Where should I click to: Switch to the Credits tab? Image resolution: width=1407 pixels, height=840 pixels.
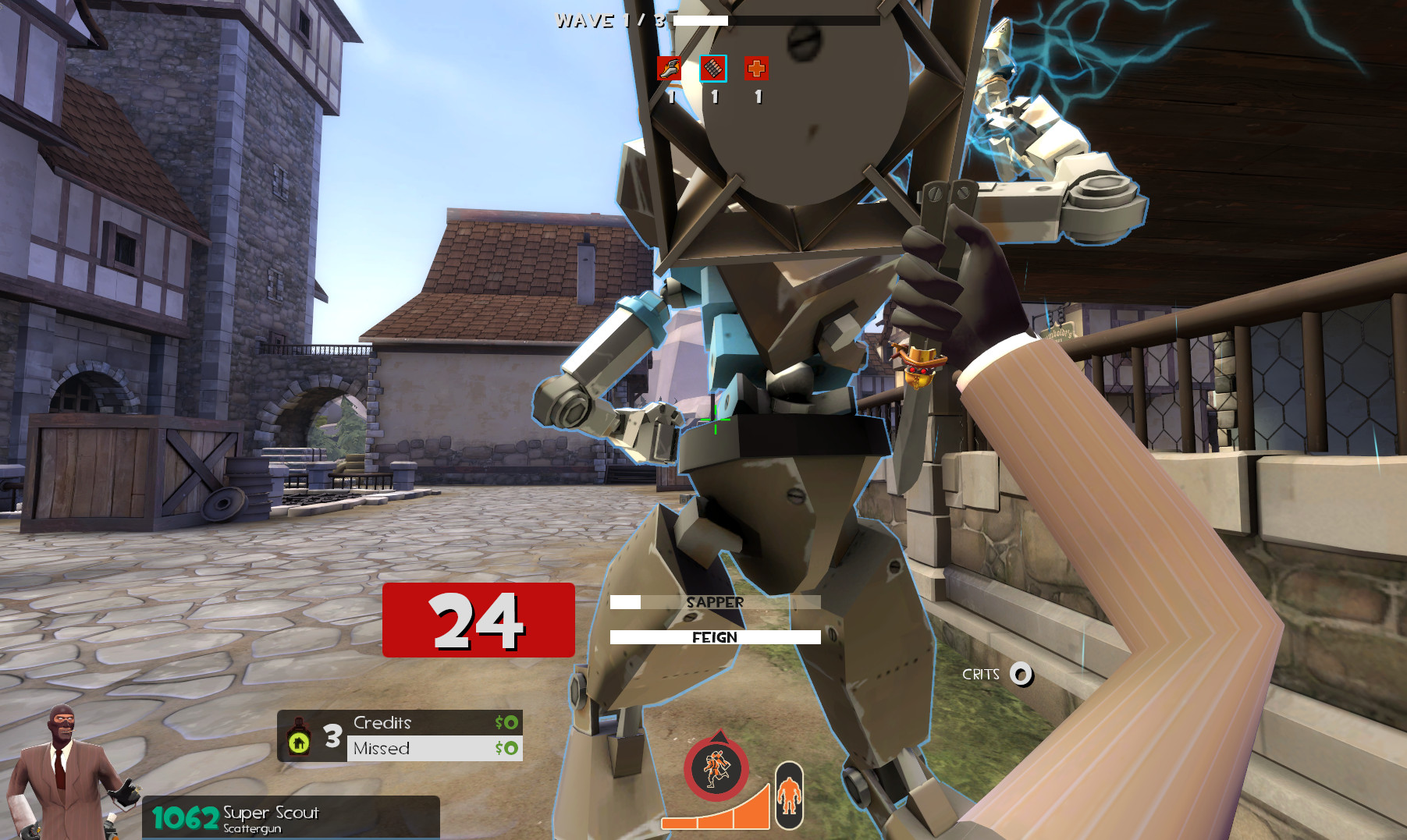coord(382,722)
